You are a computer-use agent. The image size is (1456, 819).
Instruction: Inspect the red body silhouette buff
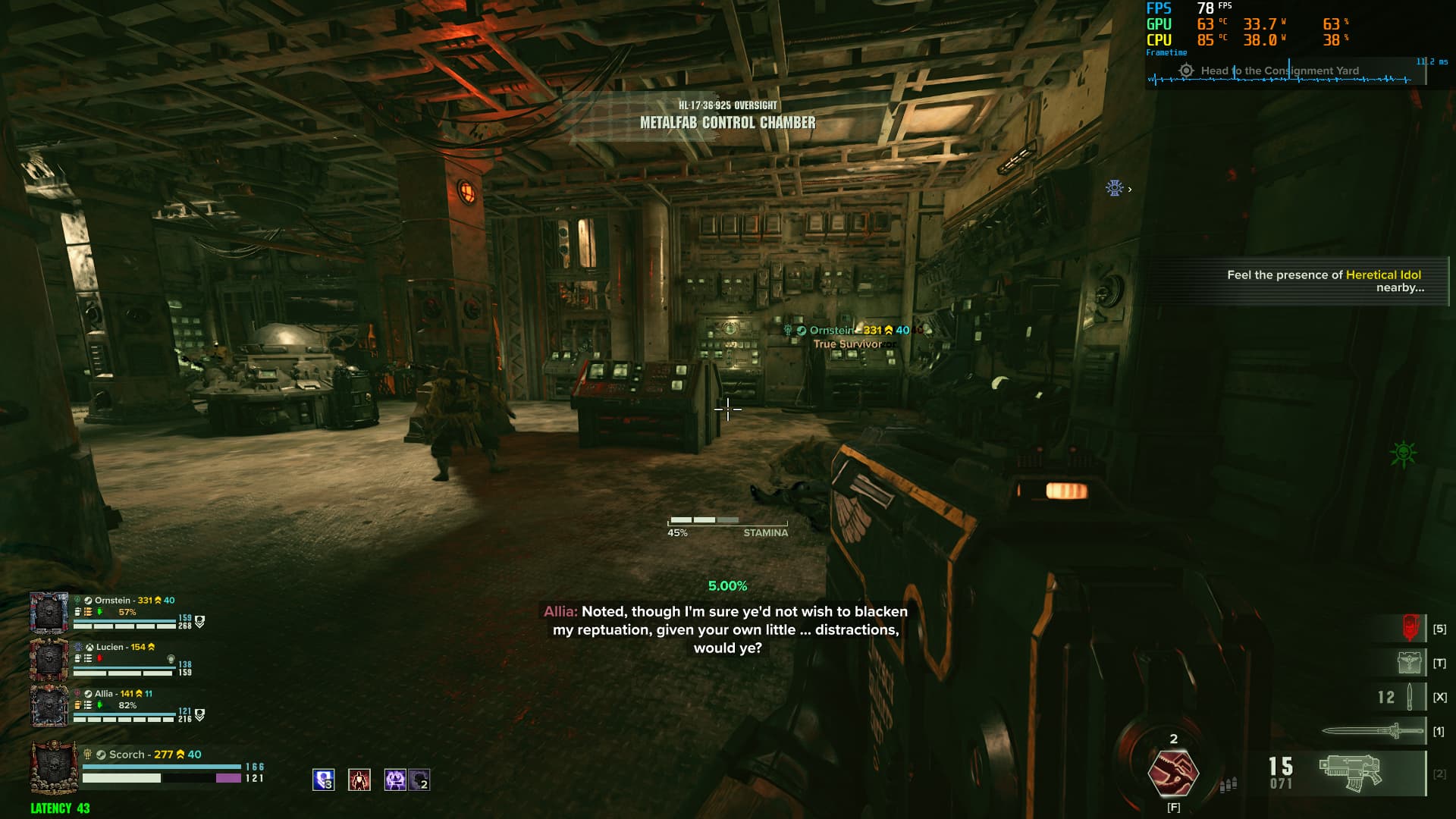pyautogui.click(x=359, y=780)
